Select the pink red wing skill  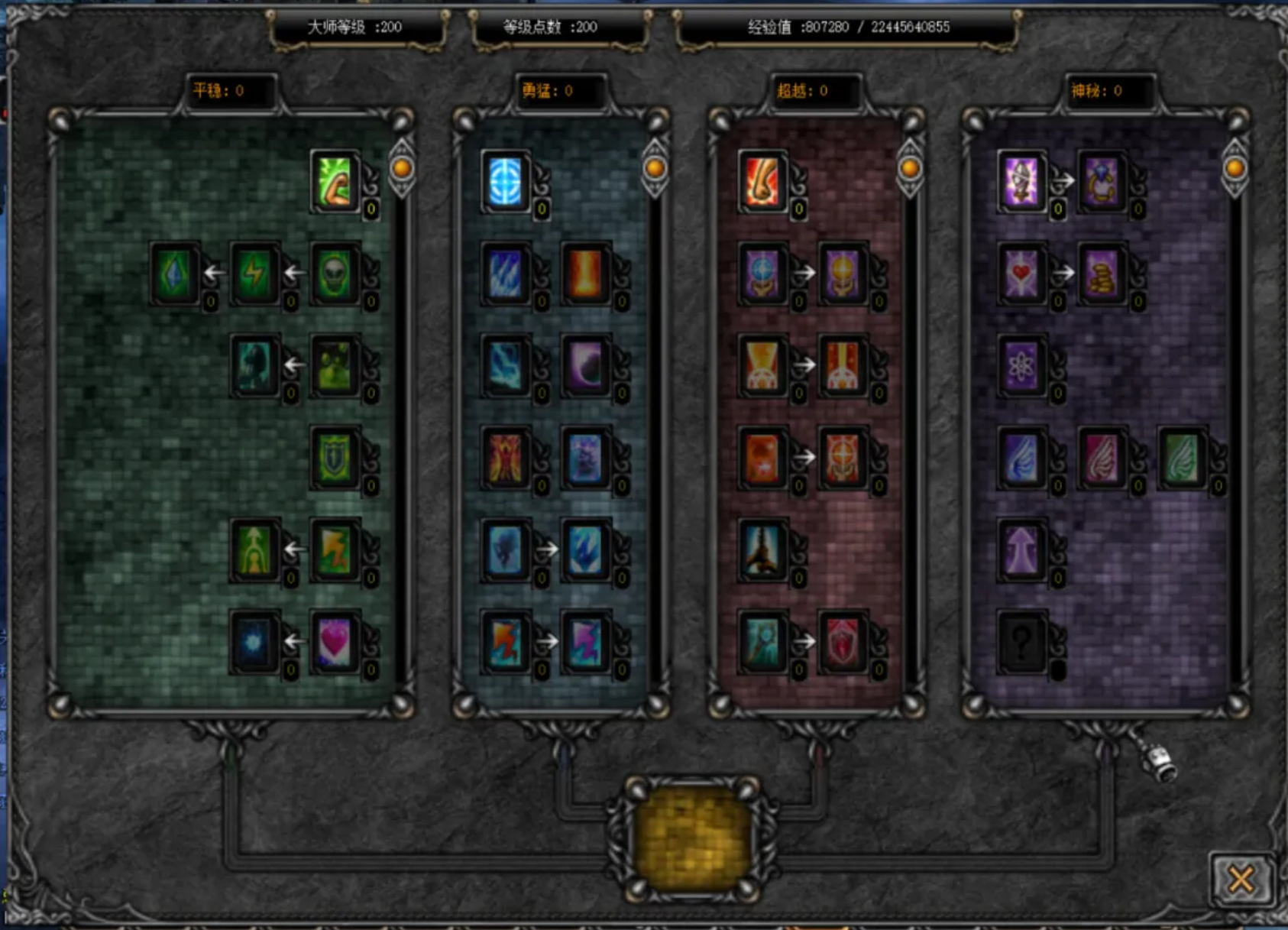[x=1102, y=458]
